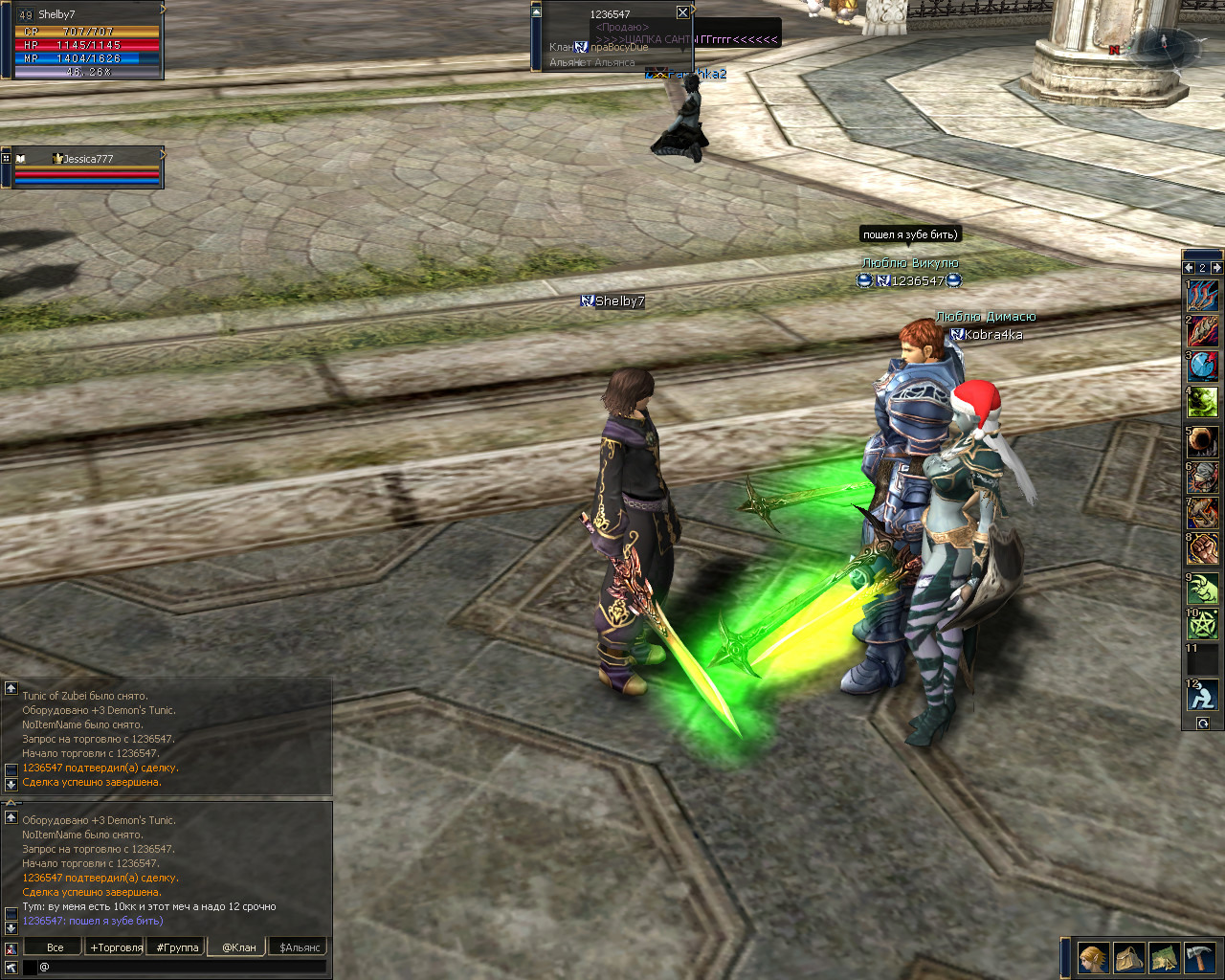Switch chat to the Все tab
This screenshot has width=1225, height=980.
tap(55, 947)
